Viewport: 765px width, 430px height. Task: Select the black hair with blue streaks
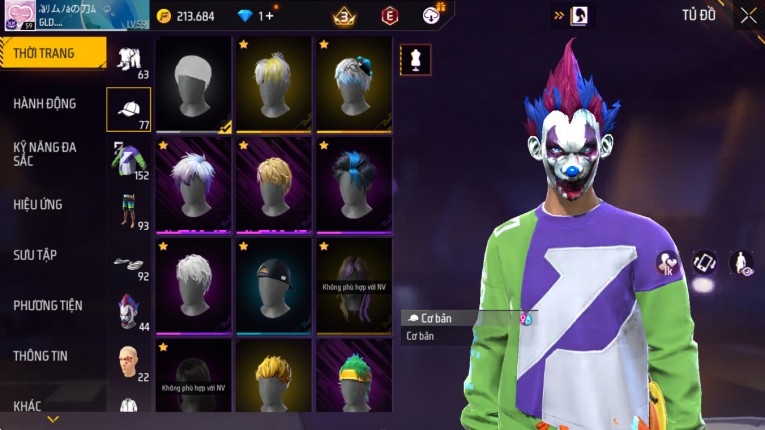coord(354,184)
